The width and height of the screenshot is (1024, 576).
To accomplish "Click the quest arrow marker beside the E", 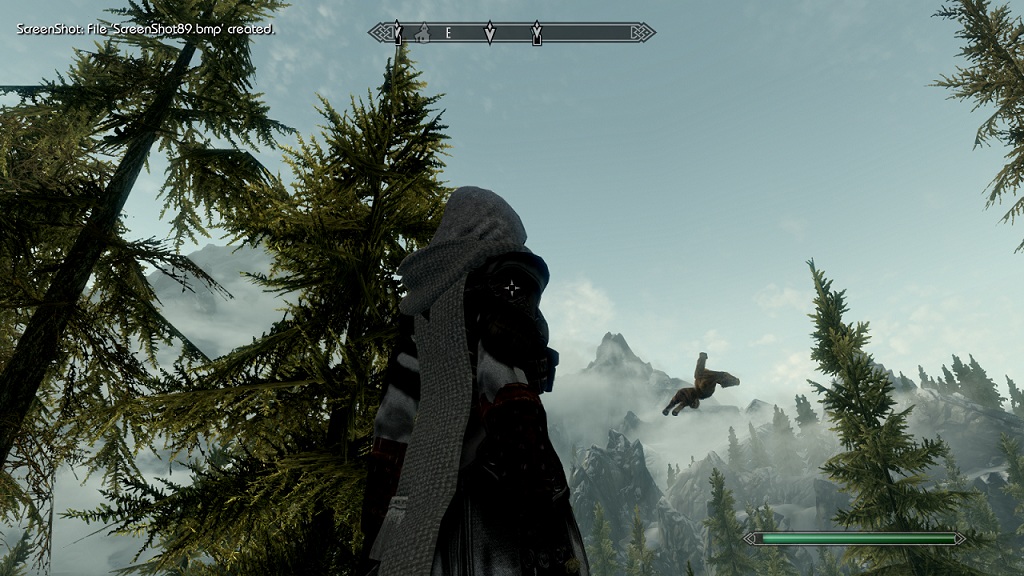I will click(x=489, y=33).
